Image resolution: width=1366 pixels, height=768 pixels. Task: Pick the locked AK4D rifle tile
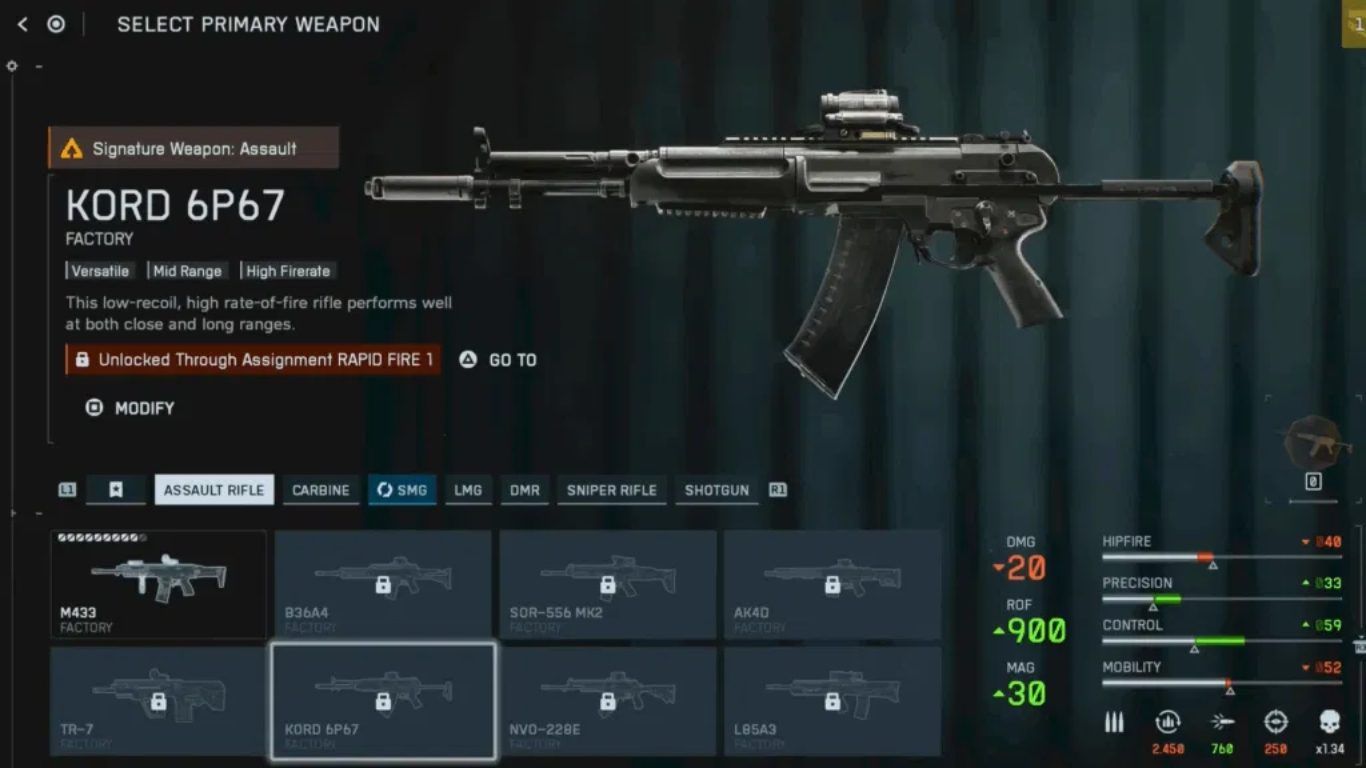[x=832, y=585]
